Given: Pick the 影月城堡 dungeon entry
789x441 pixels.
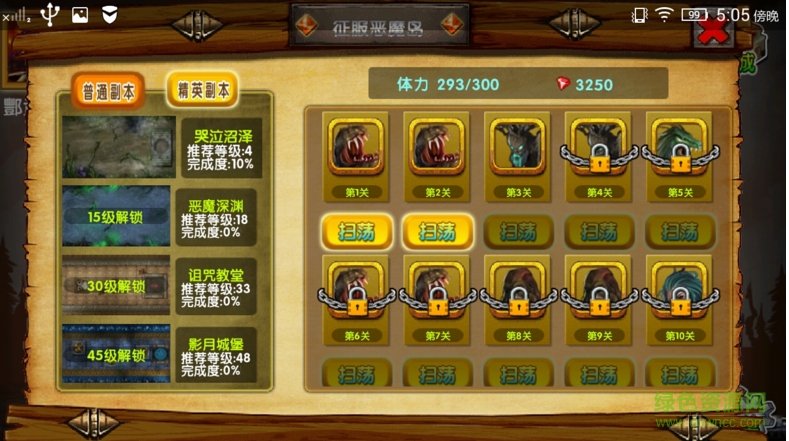Looking at the screenshot, I should (x=160, y=355).
